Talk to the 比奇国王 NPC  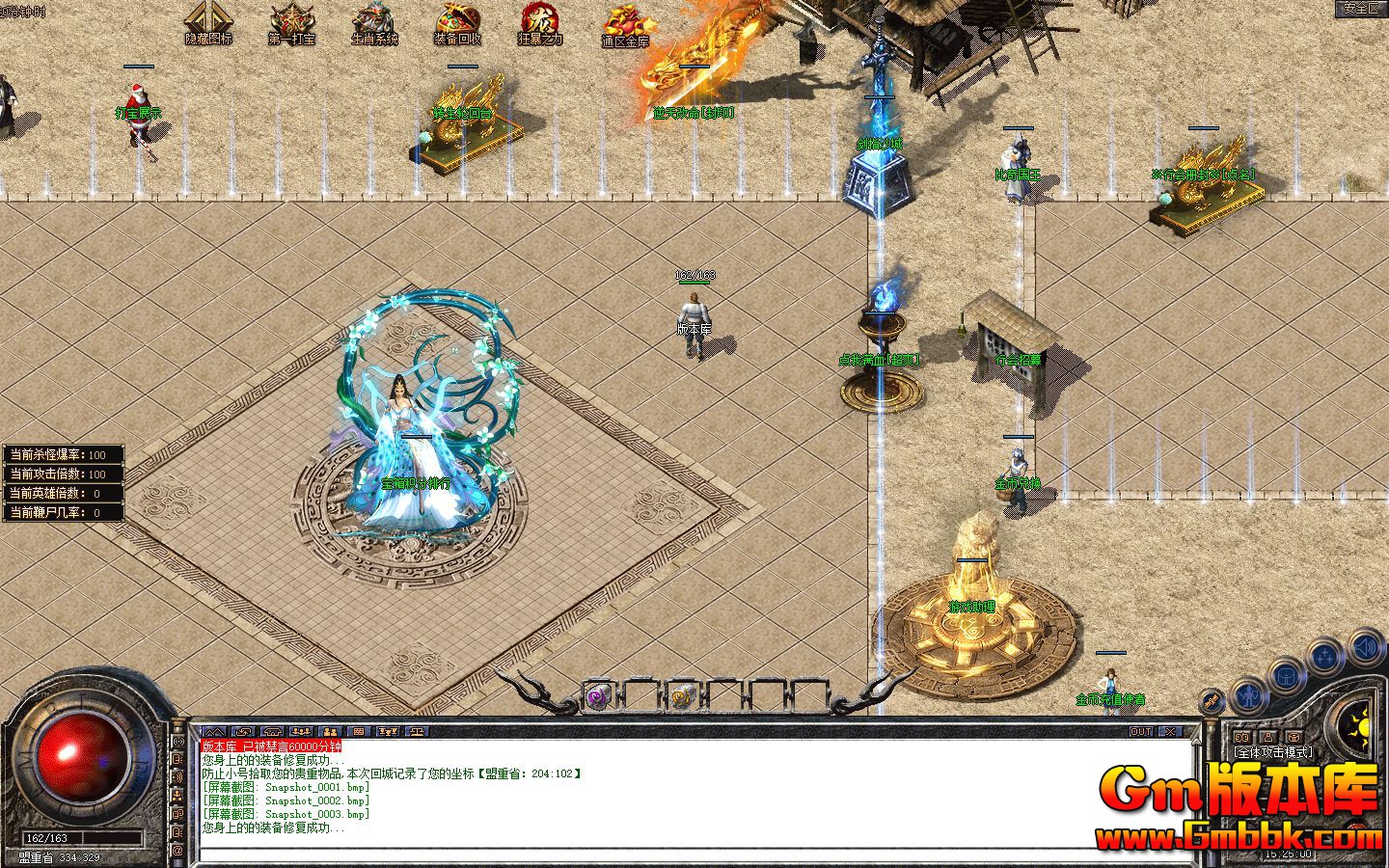click(1016, 162)
